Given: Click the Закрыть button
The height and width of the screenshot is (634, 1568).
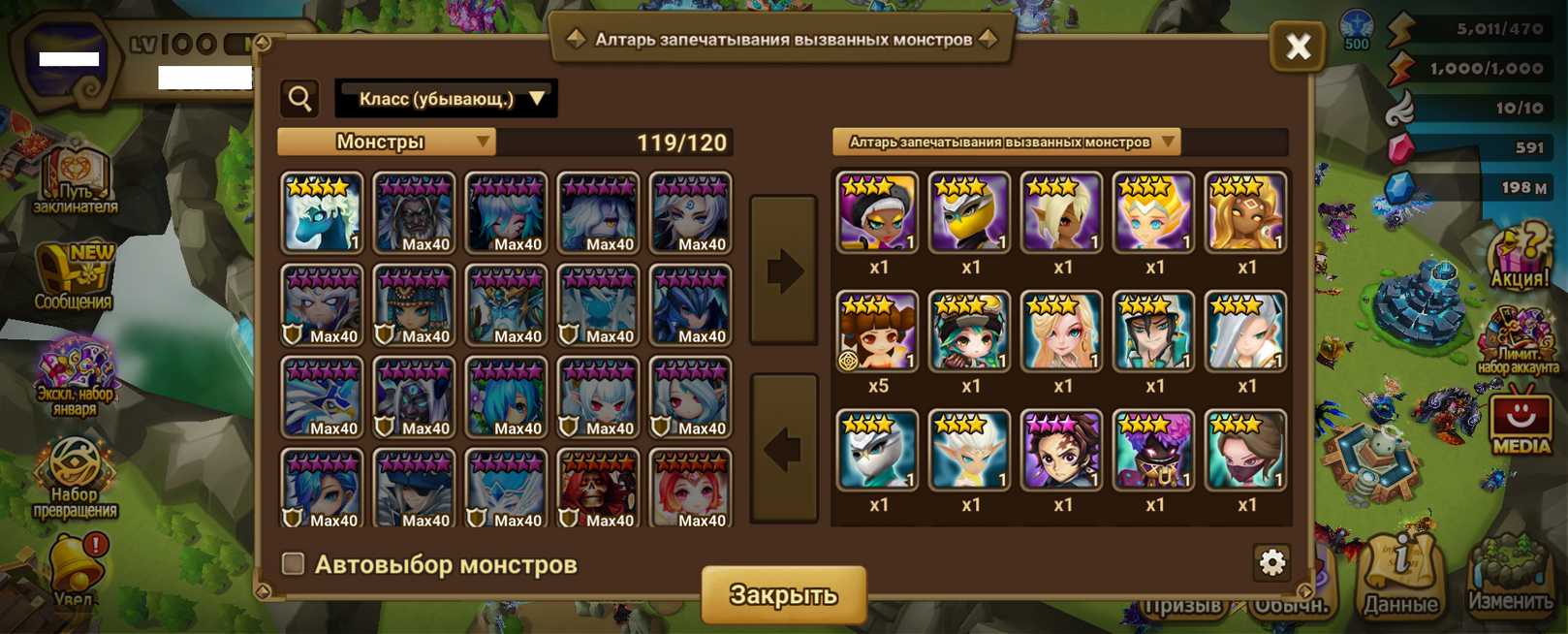Looking at the screenshot, I should (x=783, y=594).
